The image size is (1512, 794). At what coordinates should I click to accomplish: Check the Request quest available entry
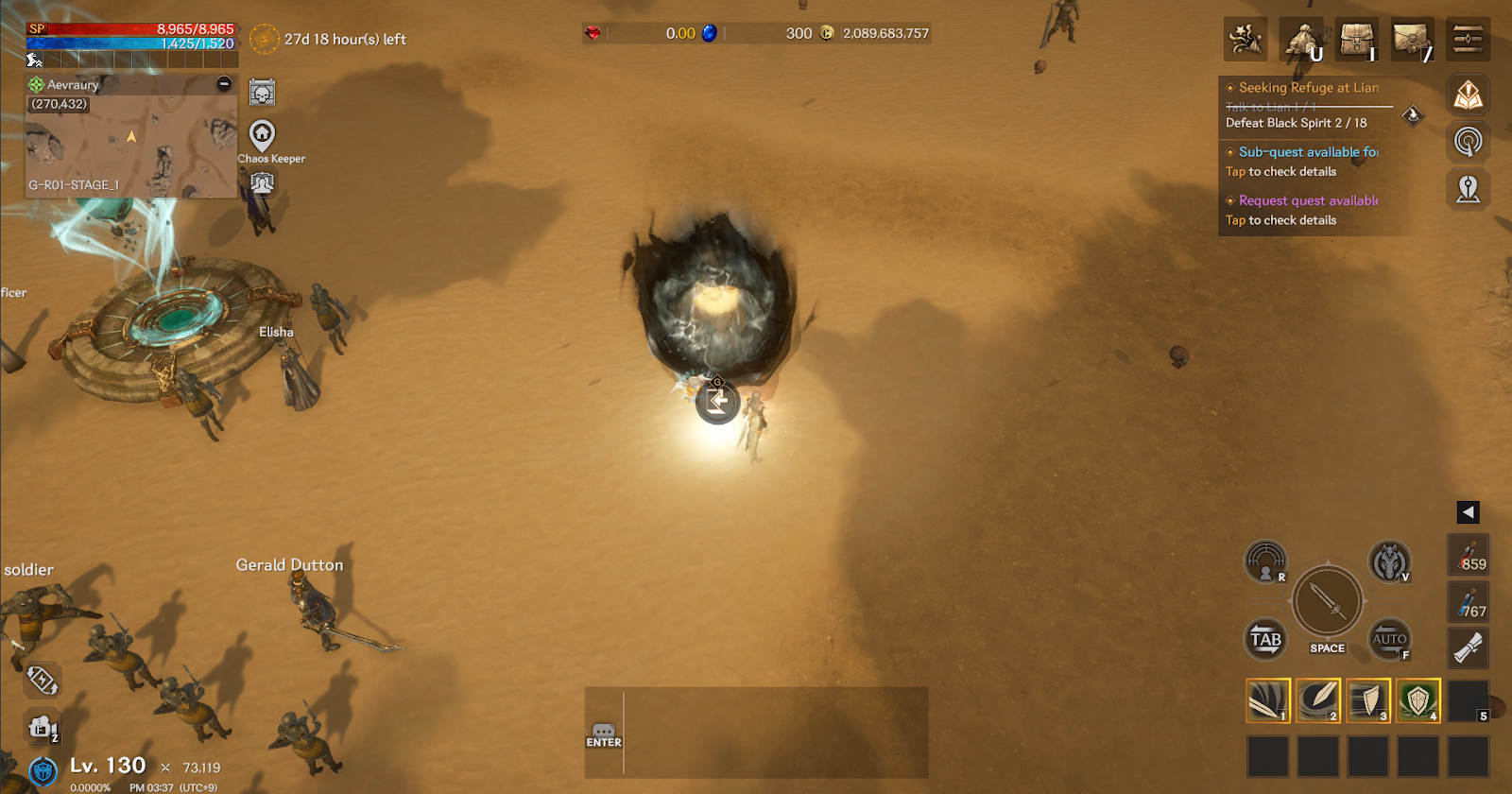pos(1308,201)
